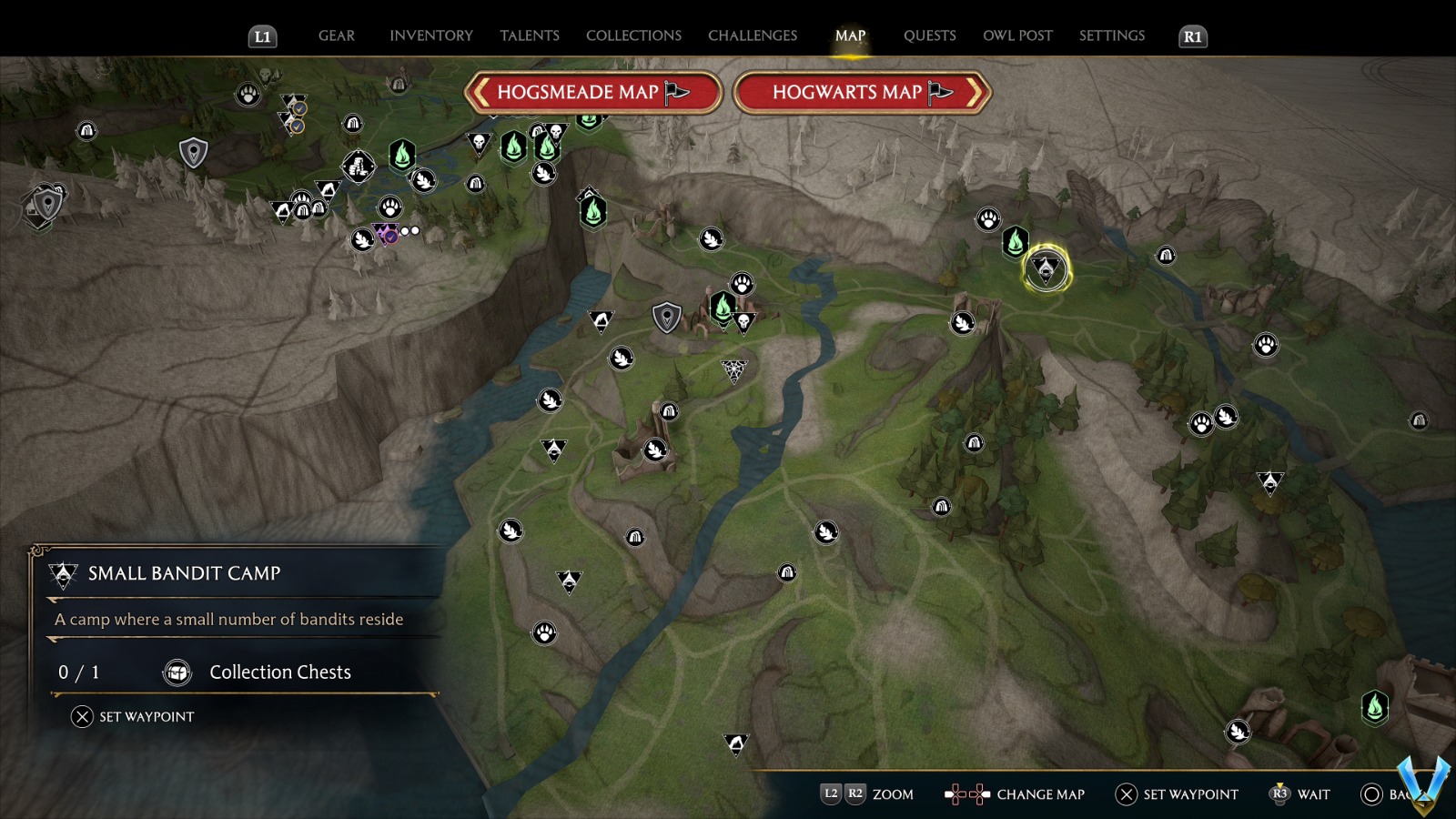1456x819 pixels.
Task: Switch to the QUESTS tab
Action: [929, 35]
